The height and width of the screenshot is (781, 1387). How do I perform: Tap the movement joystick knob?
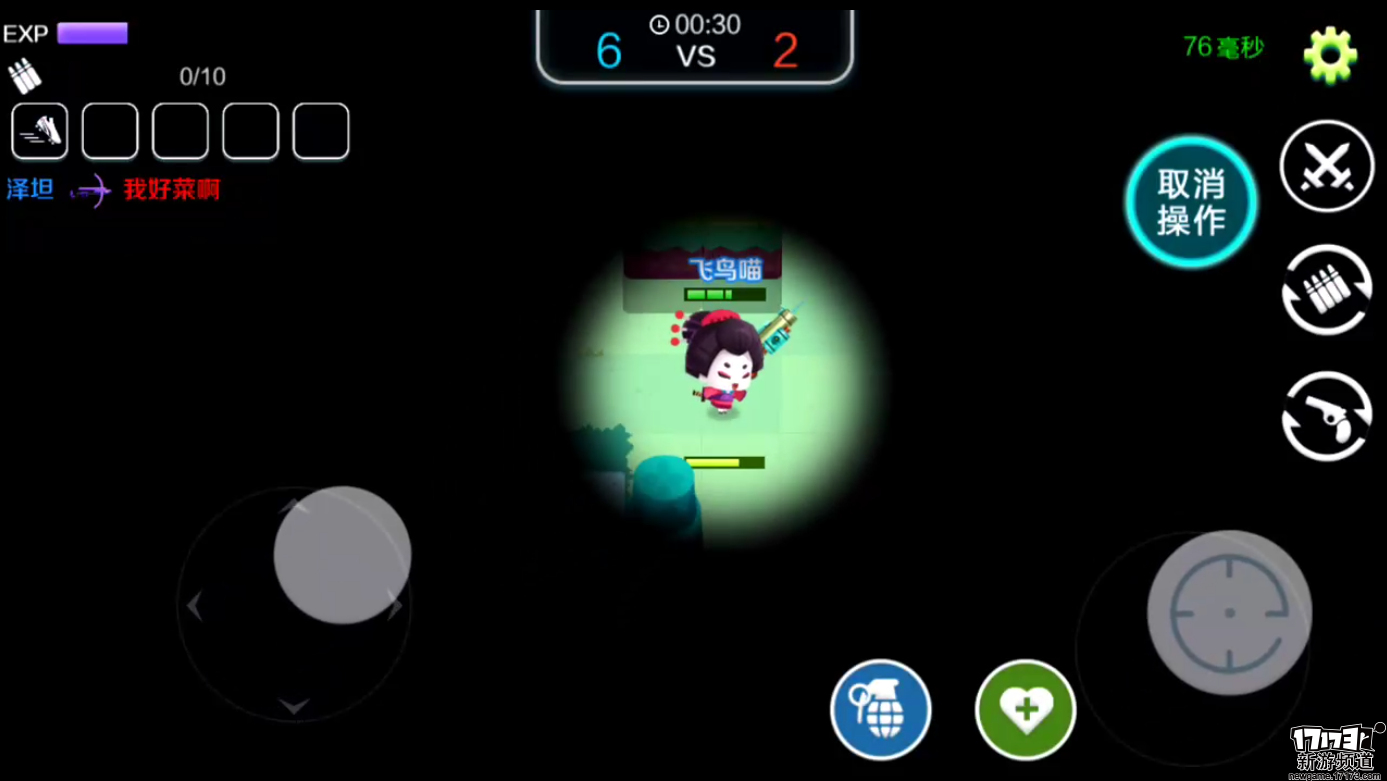(342, 555)
